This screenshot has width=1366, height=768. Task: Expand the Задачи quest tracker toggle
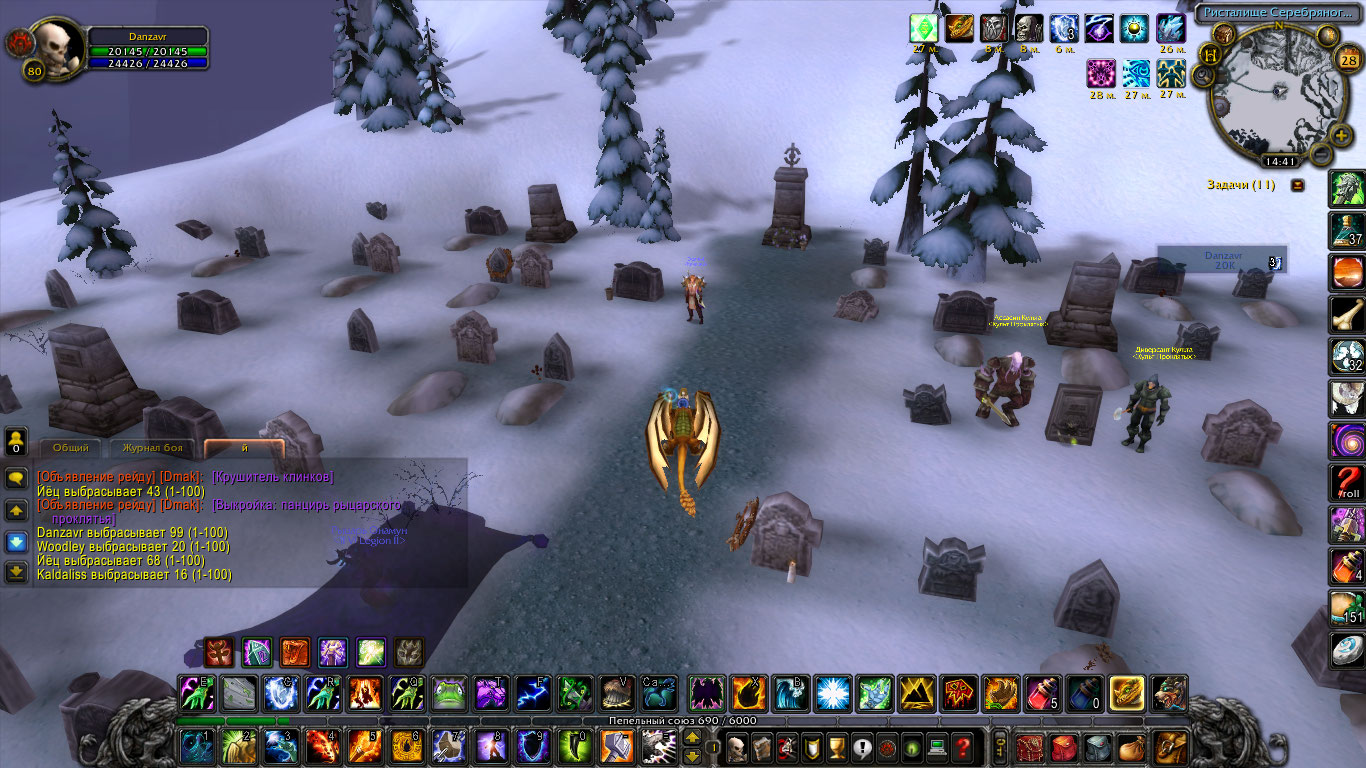[1298, 185]
